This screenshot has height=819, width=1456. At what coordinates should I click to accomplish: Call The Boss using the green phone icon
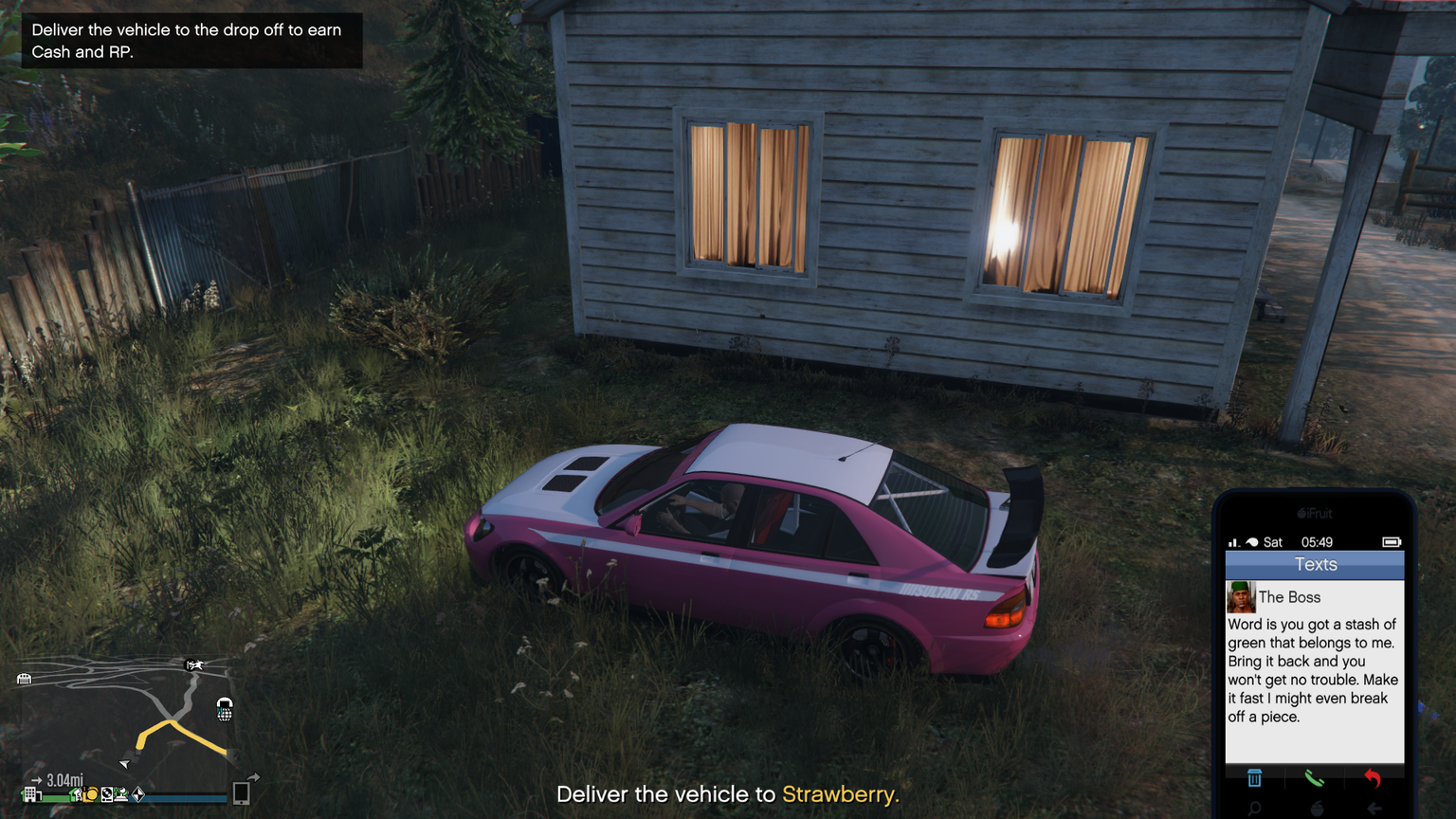[1314, 778]
